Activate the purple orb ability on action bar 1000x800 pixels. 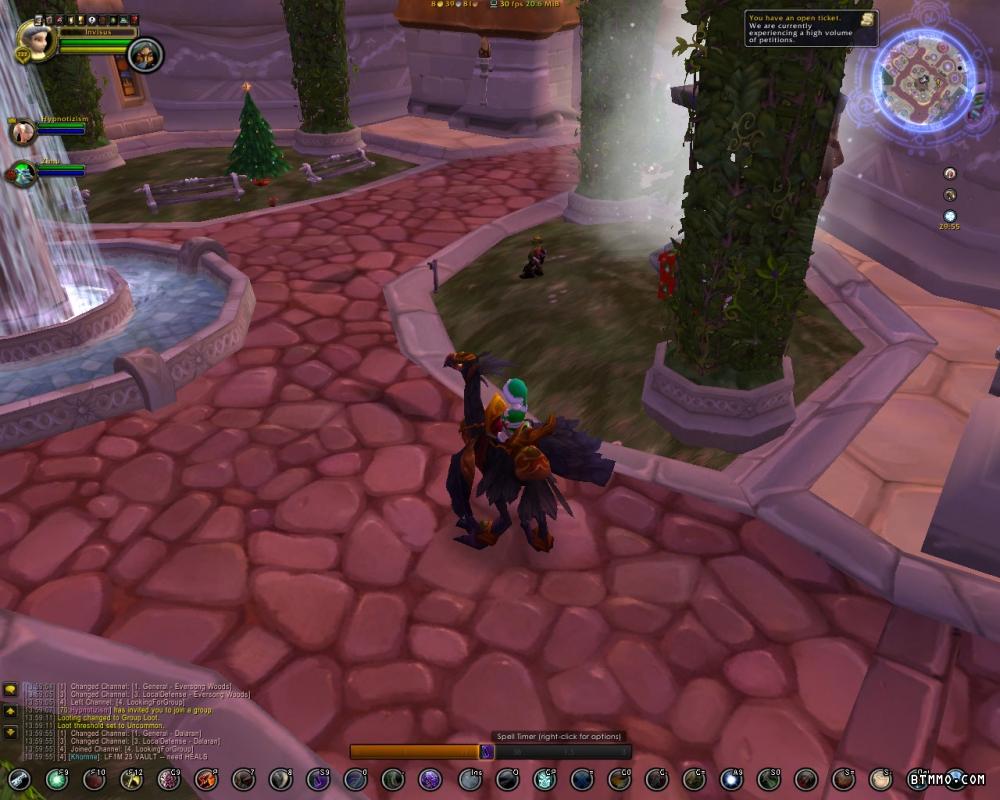pos(429,779)
